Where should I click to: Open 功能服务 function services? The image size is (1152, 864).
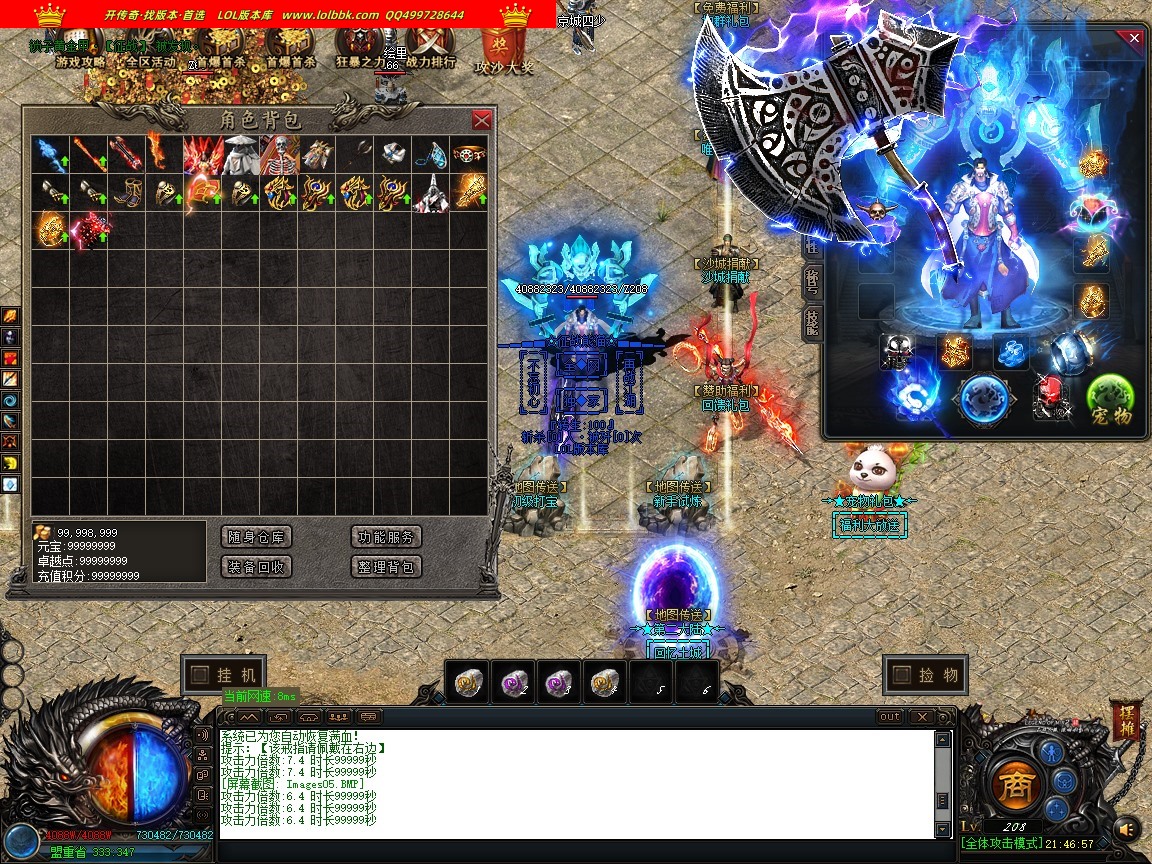[387, 537]
